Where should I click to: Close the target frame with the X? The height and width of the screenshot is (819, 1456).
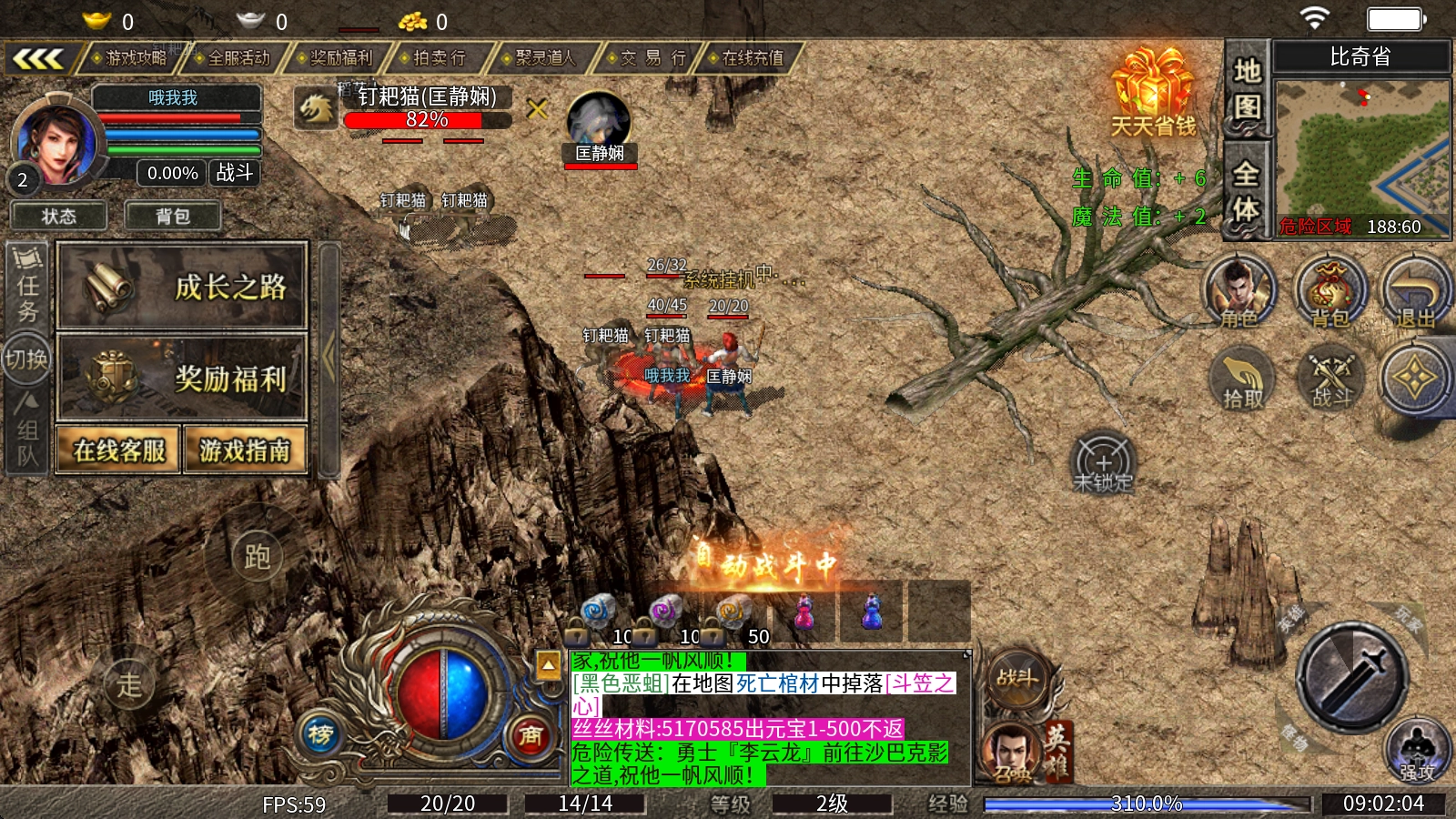[538, 110]
